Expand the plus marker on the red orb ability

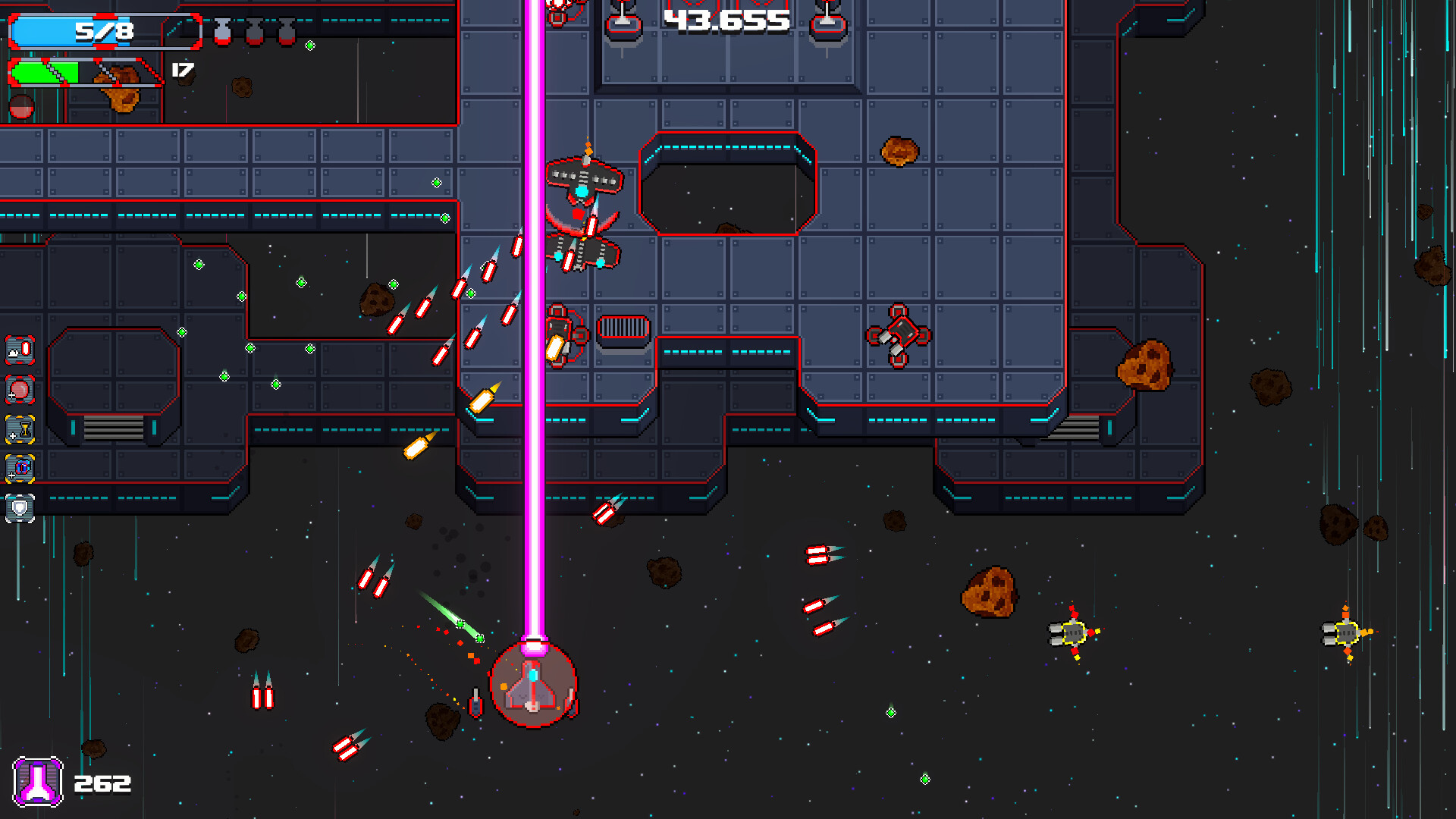point(11,395)
